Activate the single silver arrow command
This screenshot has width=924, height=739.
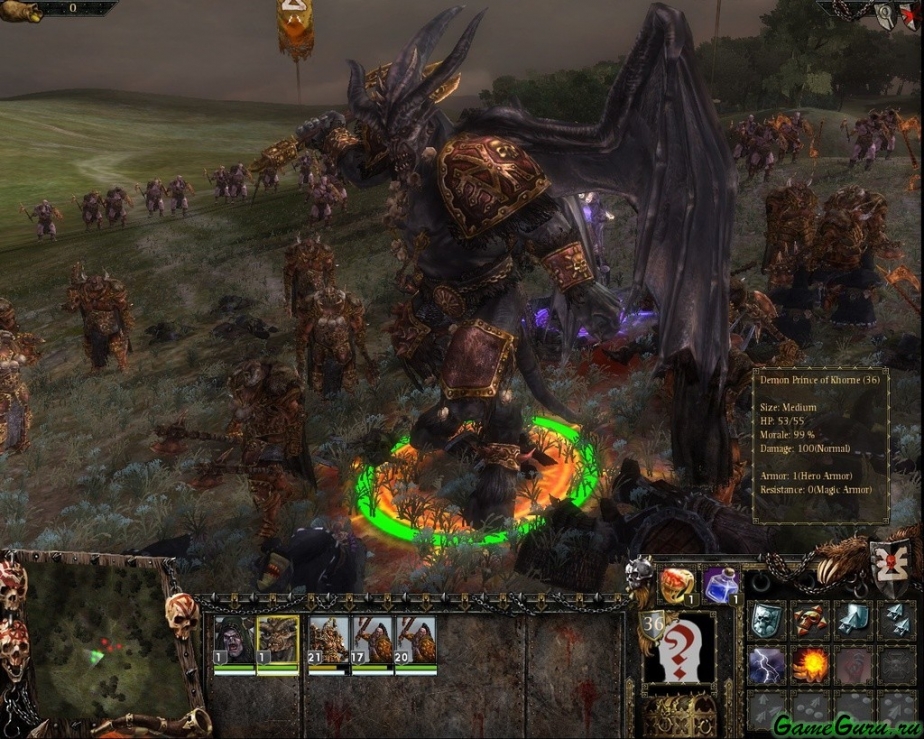[853, 621]
